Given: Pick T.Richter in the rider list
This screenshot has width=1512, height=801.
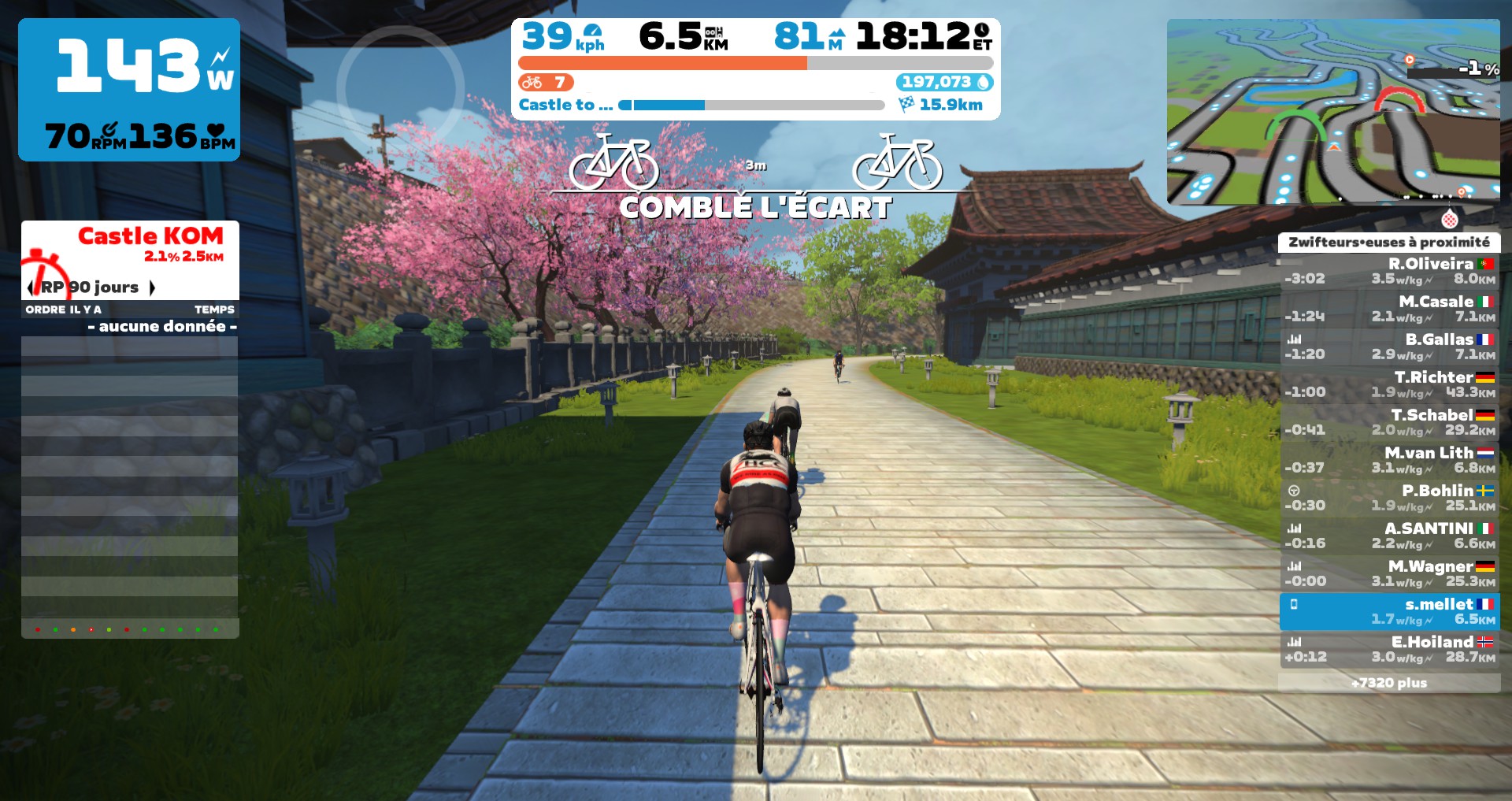Looking at the screenshot, I should 1389,384.
